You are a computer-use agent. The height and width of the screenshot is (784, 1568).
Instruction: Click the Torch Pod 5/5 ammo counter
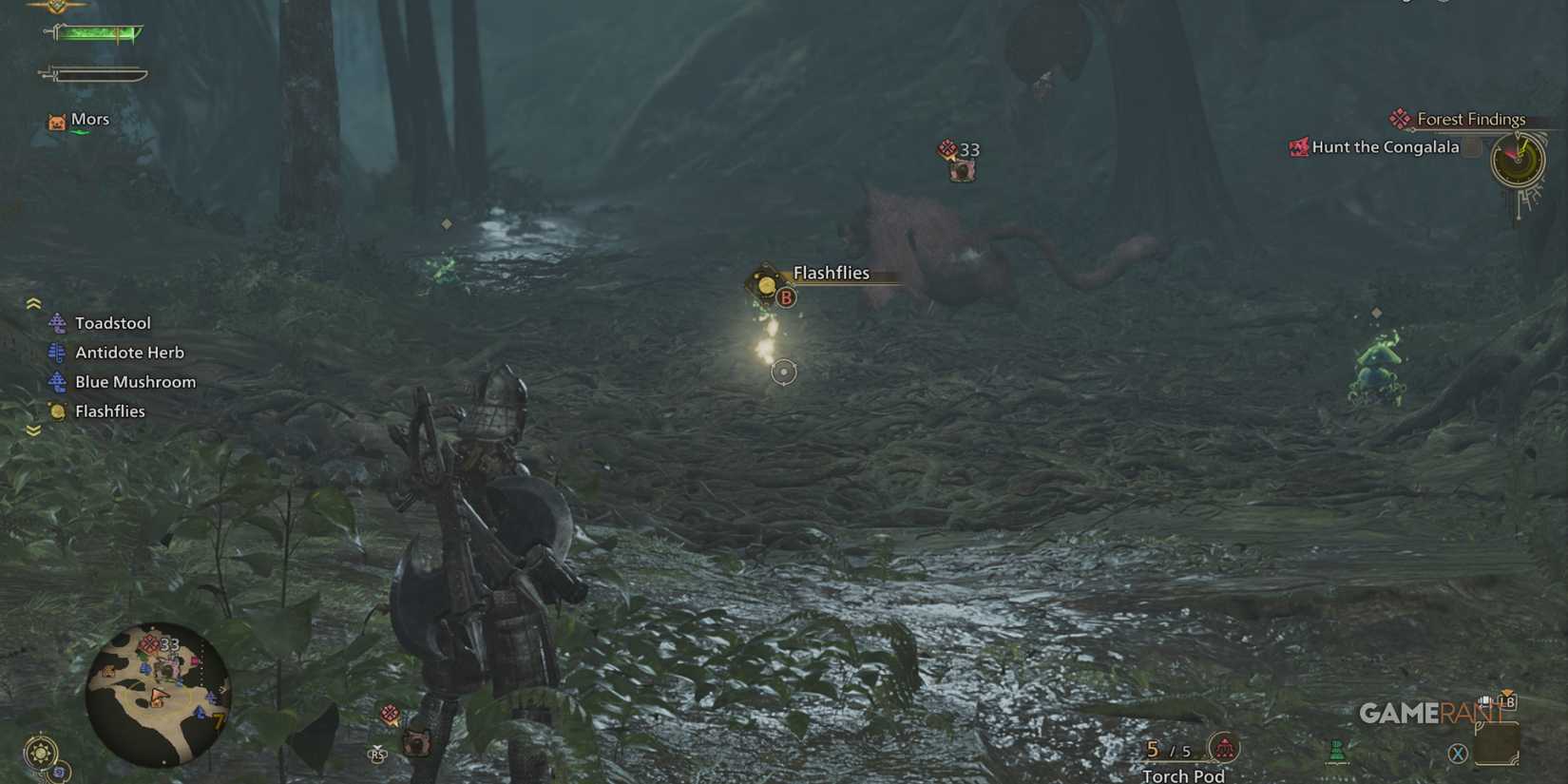click(x=1169, y=750)
